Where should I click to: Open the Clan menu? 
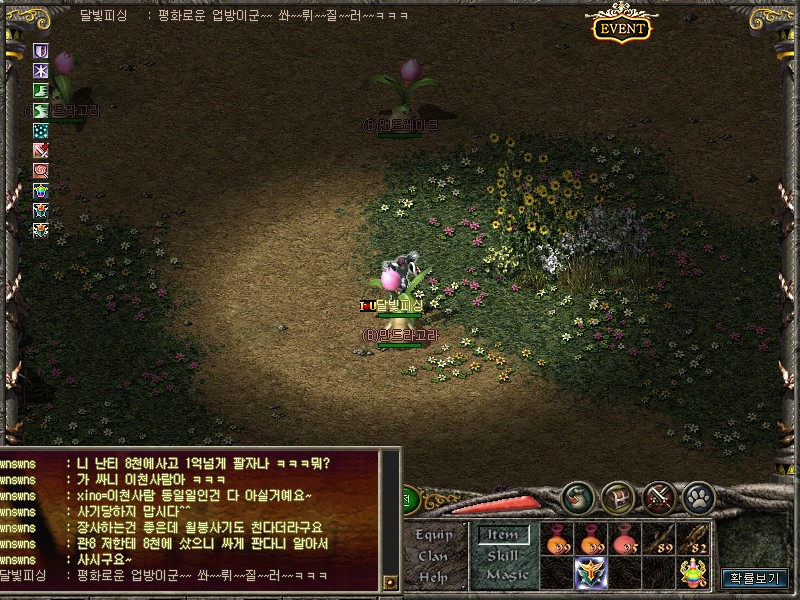click(x=433, y=556)
